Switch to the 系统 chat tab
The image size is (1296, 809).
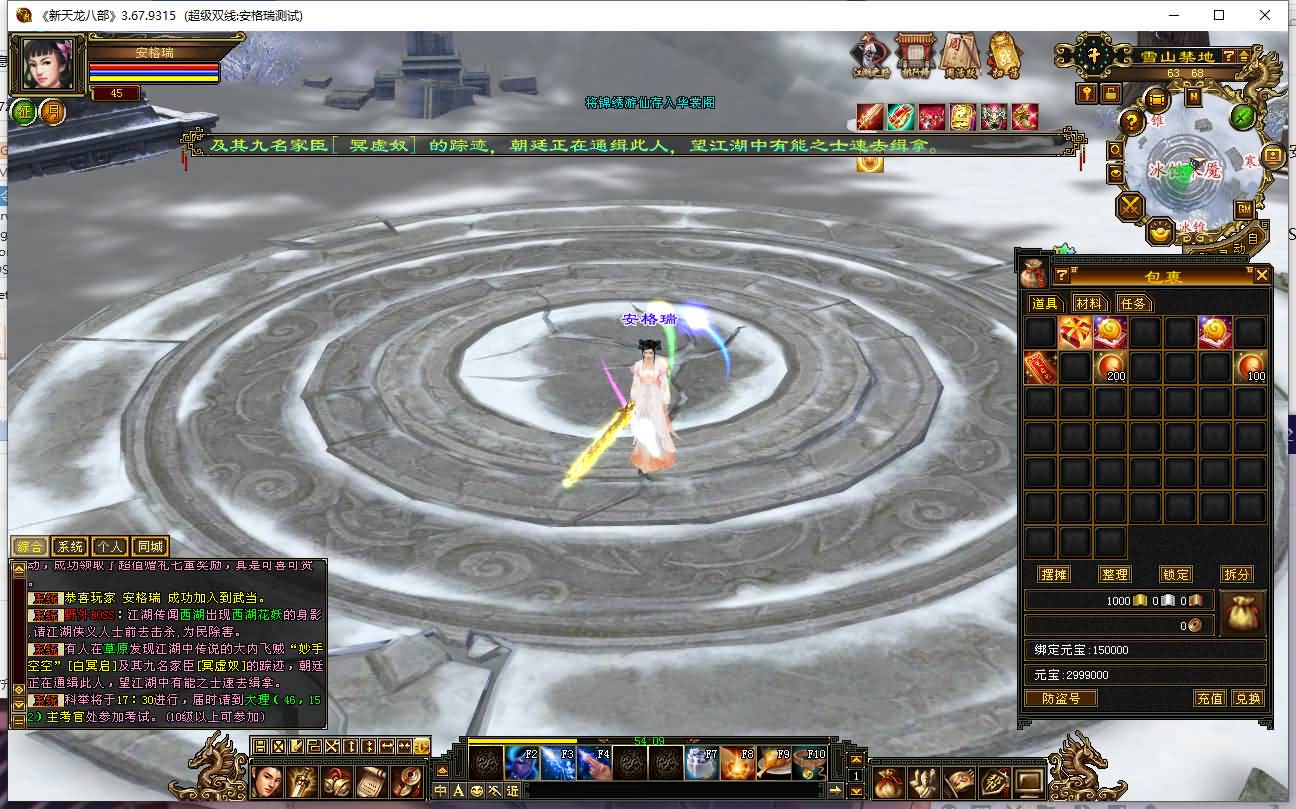coord(69,546)
